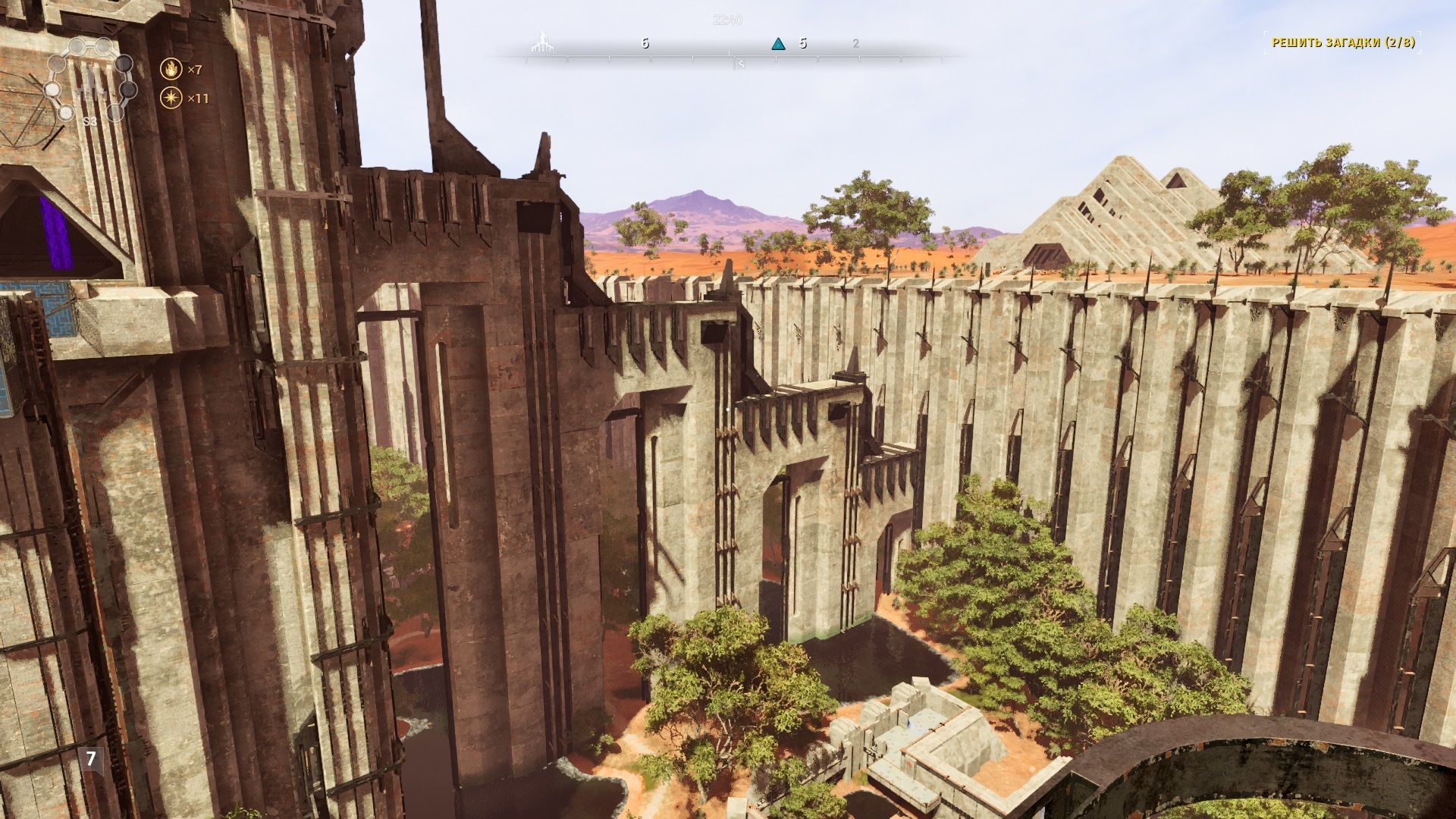Click the tower marker on the compass
The height and width of the screenshot is (819, 1456).
[x=540, y=43]
